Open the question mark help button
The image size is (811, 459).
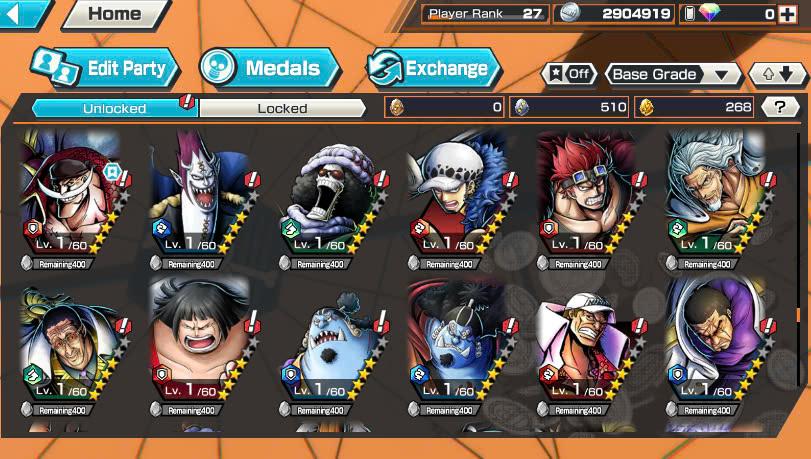[780, 108]
